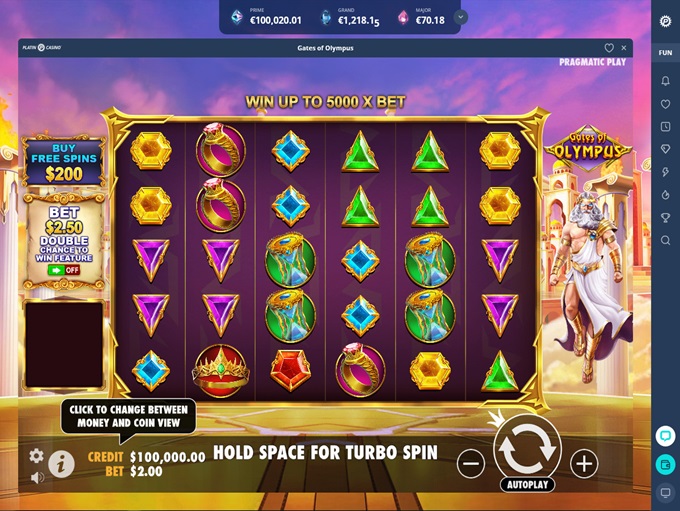Close the Gates of Olympus game window
The image size is (680, 511).
(x=625, y=48)
